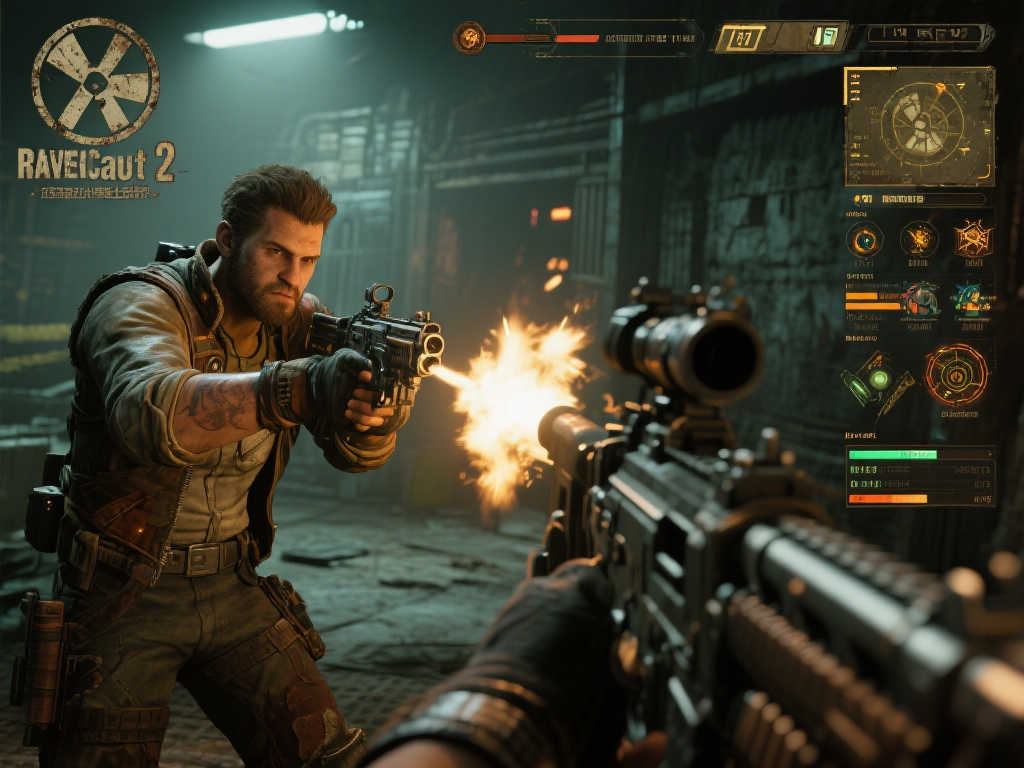This screenshot has height=768, width=1024.
Task: Select the red and teal character icon
Action: (919, 298)
